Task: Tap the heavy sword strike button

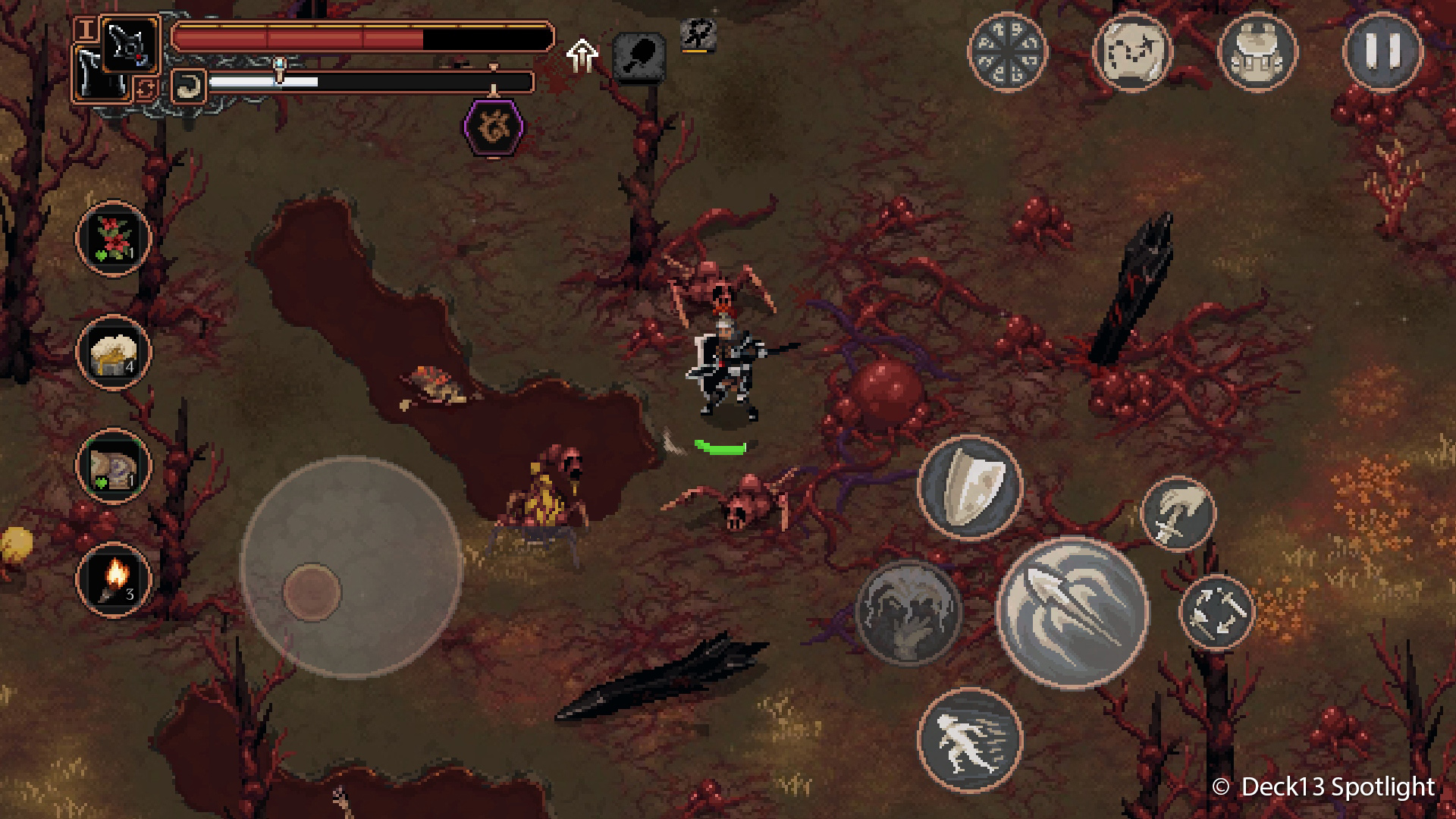Action: coord(1178,513)
